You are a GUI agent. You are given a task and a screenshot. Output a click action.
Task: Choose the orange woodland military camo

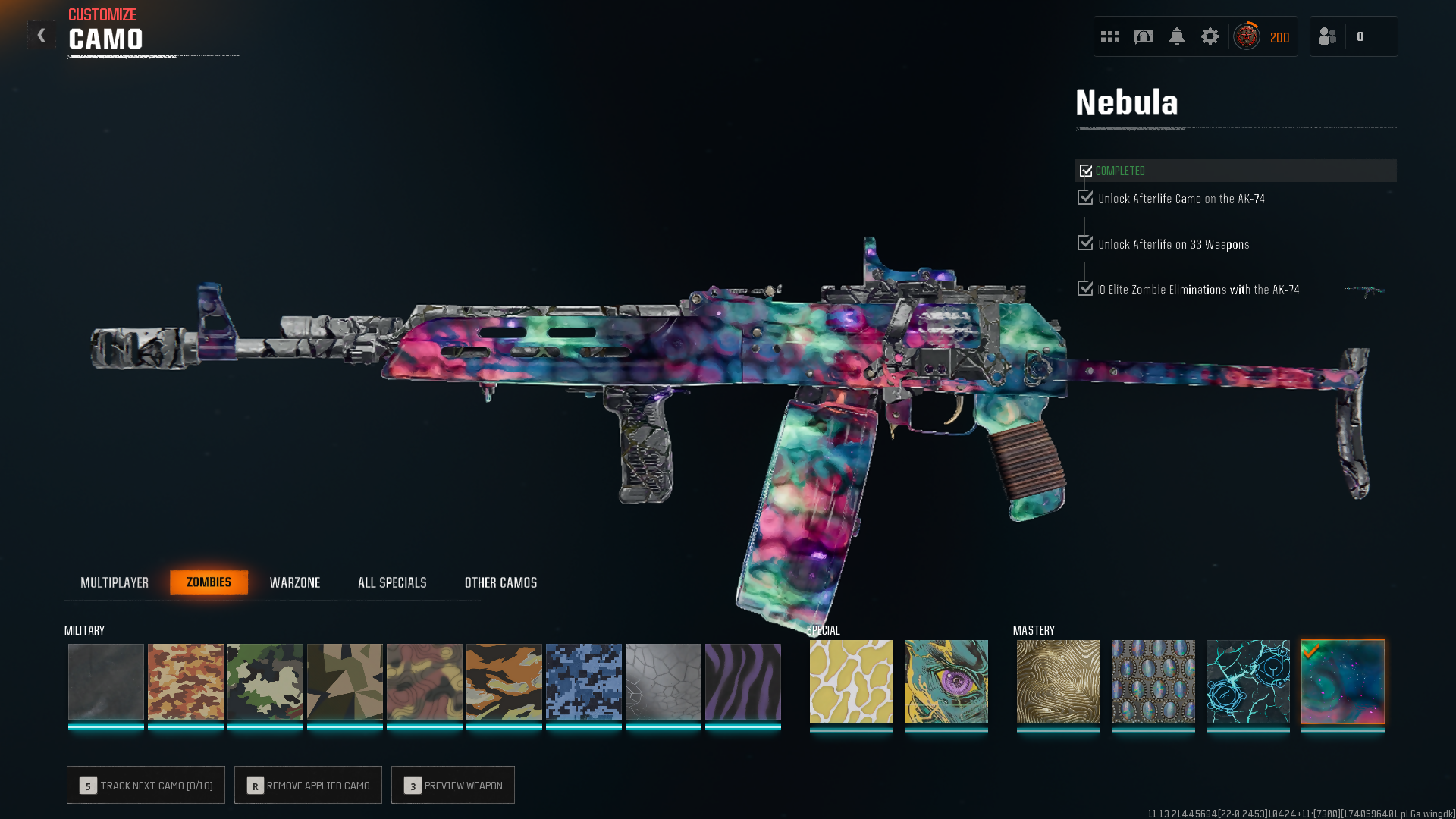(x=186, y=681)
